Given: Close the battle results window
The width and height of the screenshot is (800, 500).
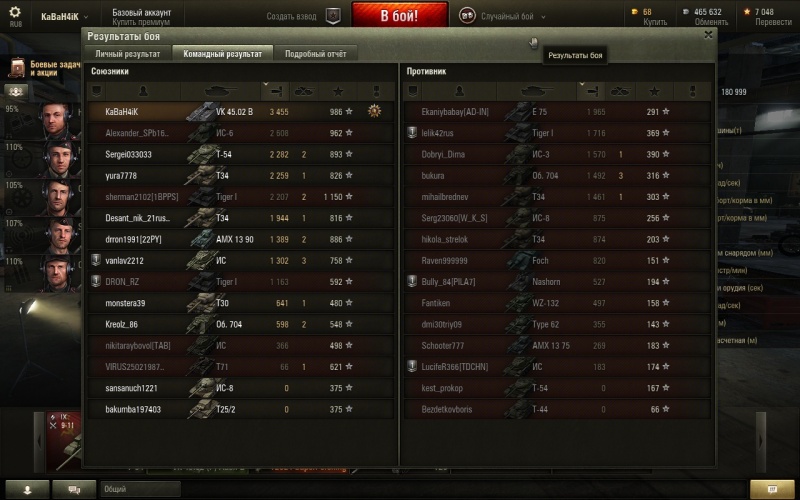Looking at the screenshot, I should (x=709, y=34).
